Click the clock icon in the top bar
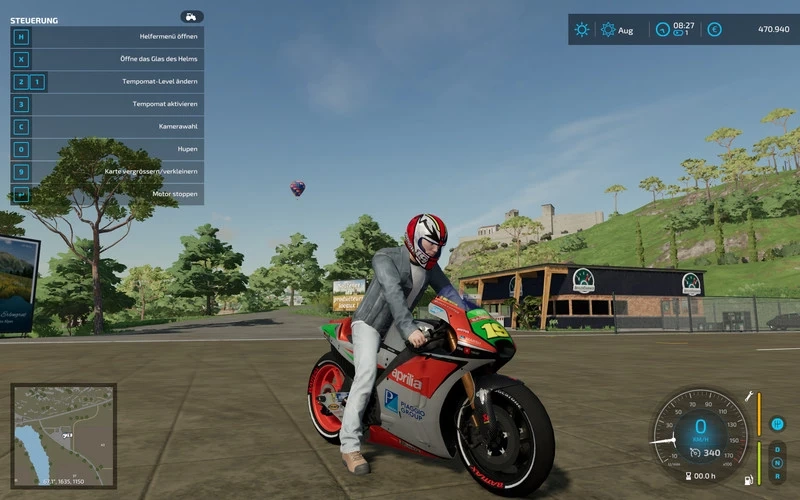 pyautogui.click(x=662, y=30)
